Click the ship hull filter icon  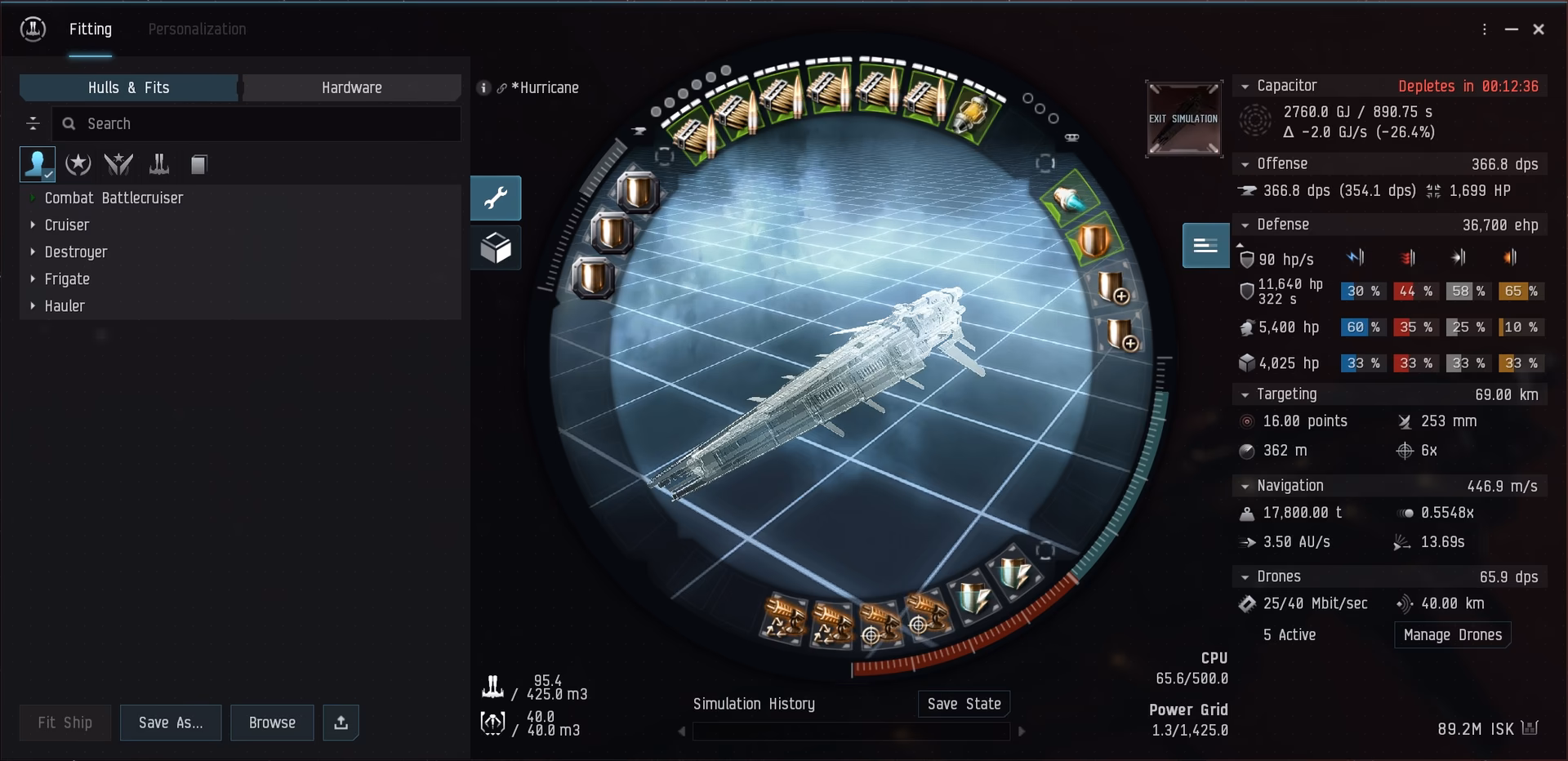(158, 164)
